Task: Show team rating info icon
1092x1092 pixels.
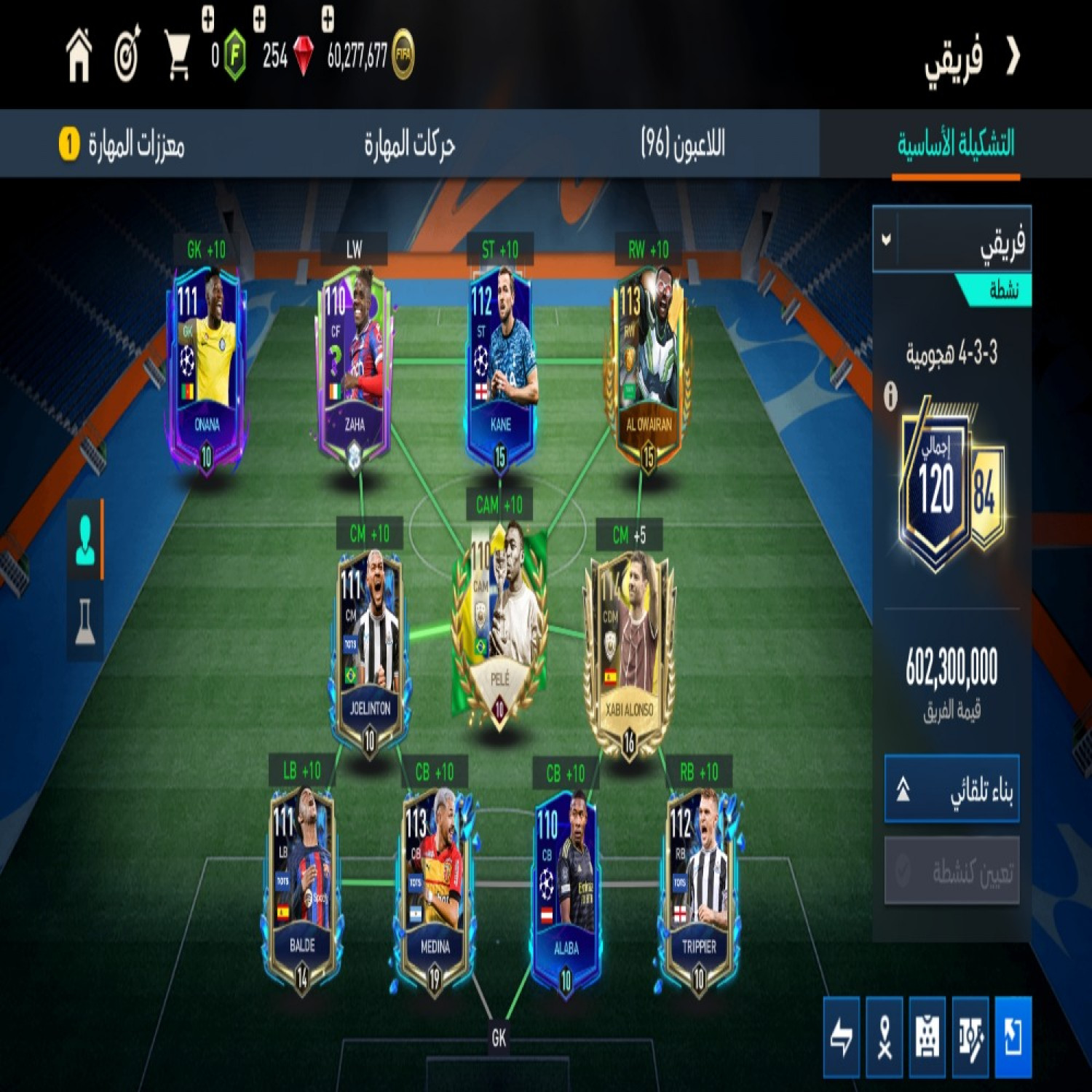Action: (890, 397)
